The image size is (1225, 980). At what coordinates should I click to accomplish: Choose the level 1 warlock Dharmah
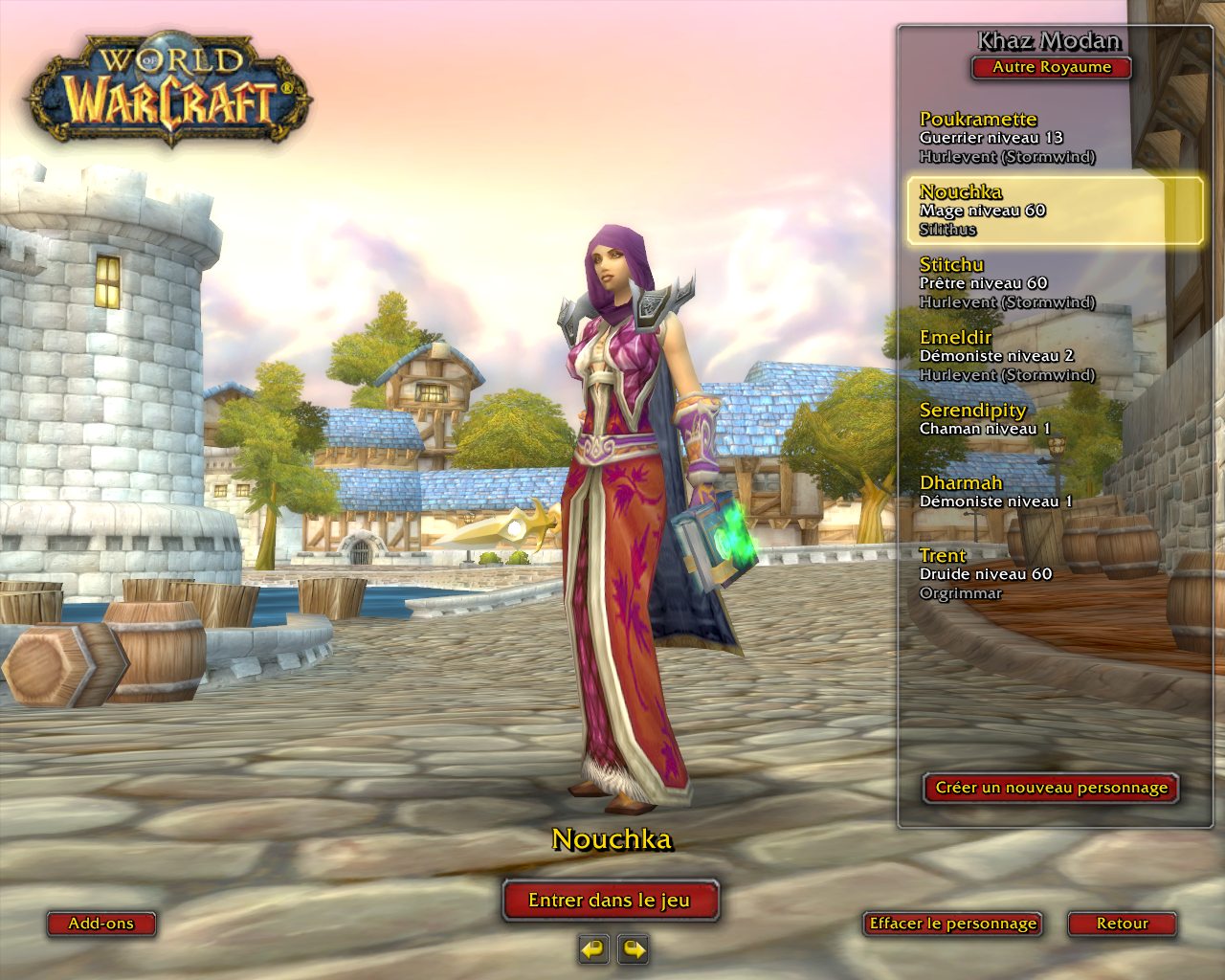point(995,491)
